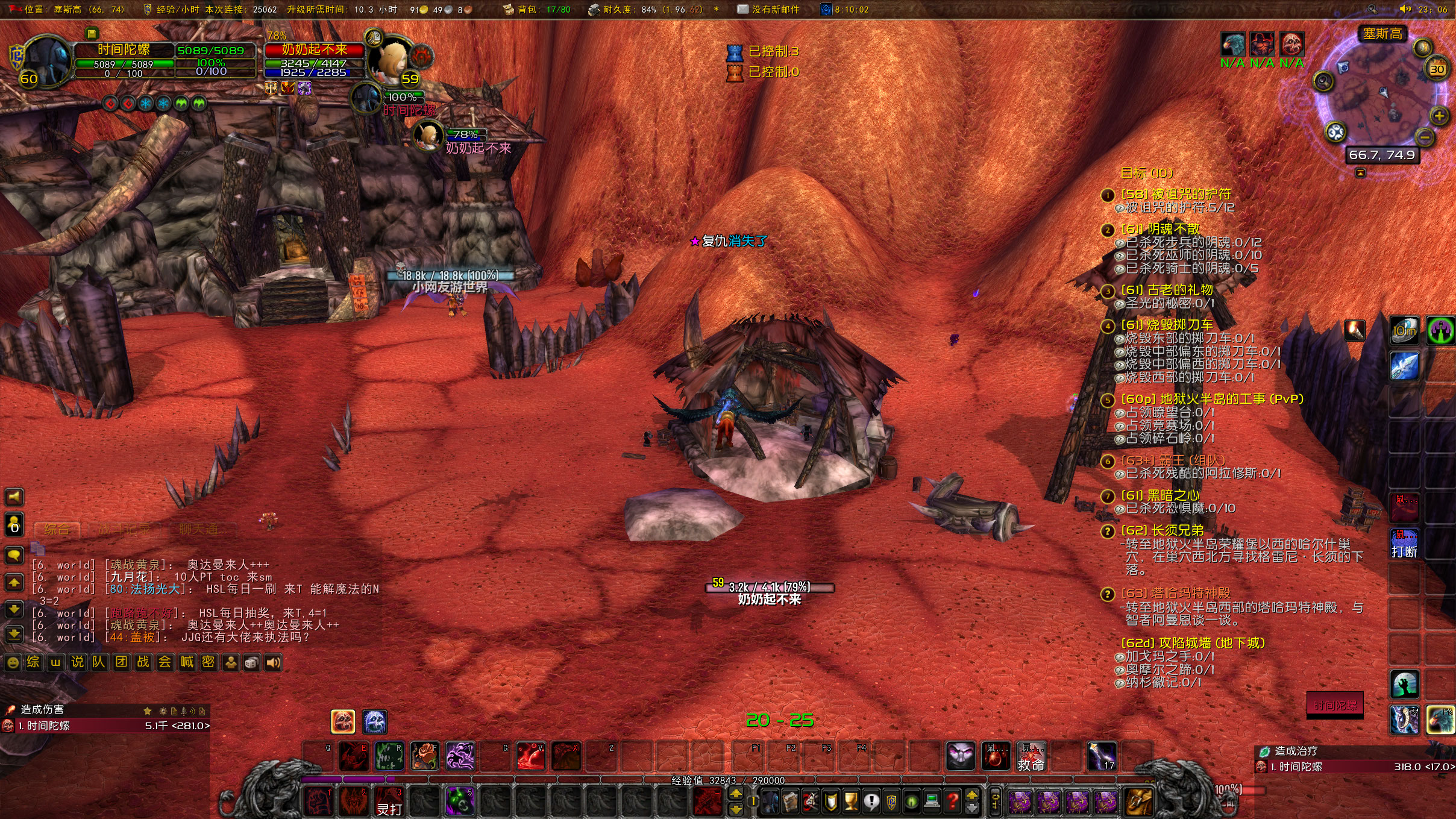Viewport: 1456px width, 819px height.
Task: Open the emote menu smiley icon
Action: (x=13, y=662)
